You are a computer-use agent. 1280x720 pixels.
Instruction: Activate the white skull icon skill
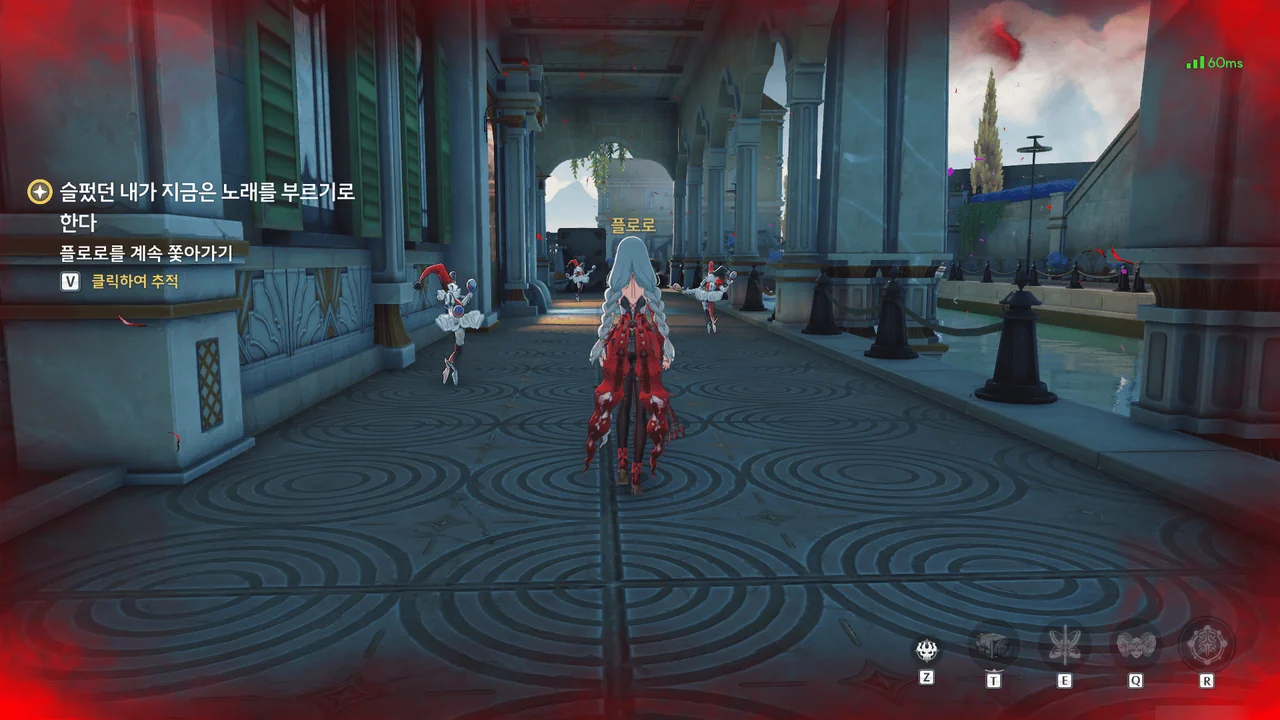point(927,650)
